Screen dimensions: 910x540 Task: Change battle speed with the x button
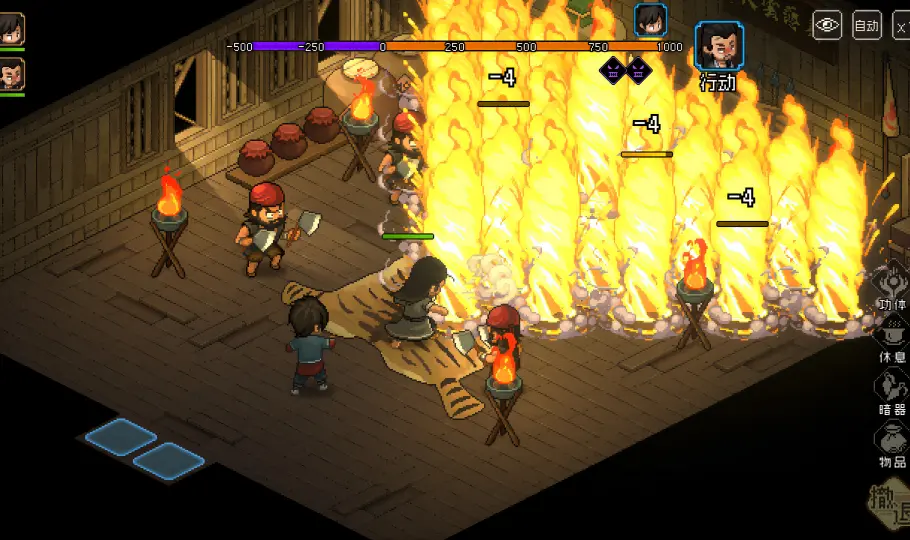901,26
